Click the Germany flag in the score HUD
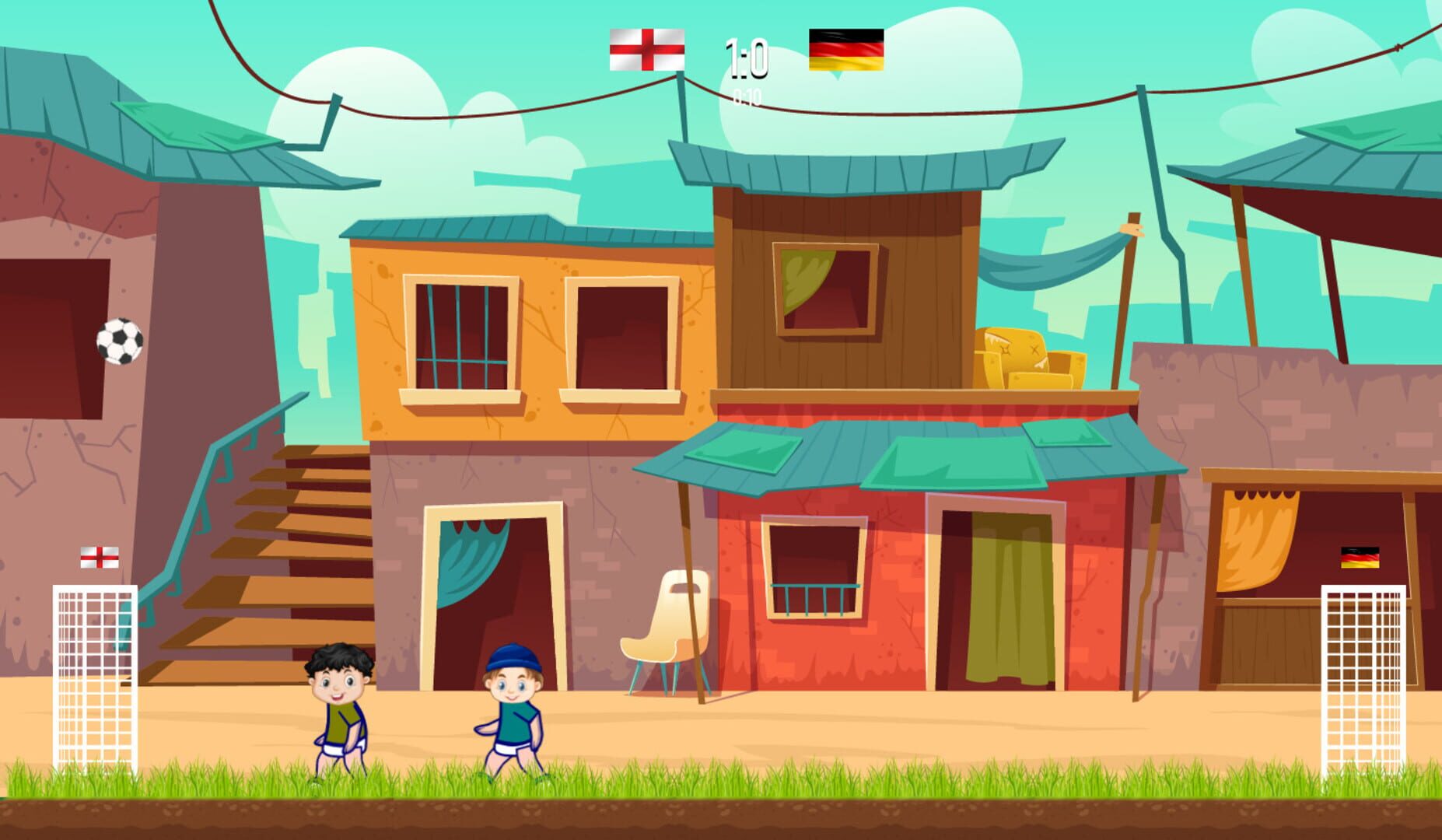The width and height of the screenshot is (1442, 840). (x=847, y=49)
